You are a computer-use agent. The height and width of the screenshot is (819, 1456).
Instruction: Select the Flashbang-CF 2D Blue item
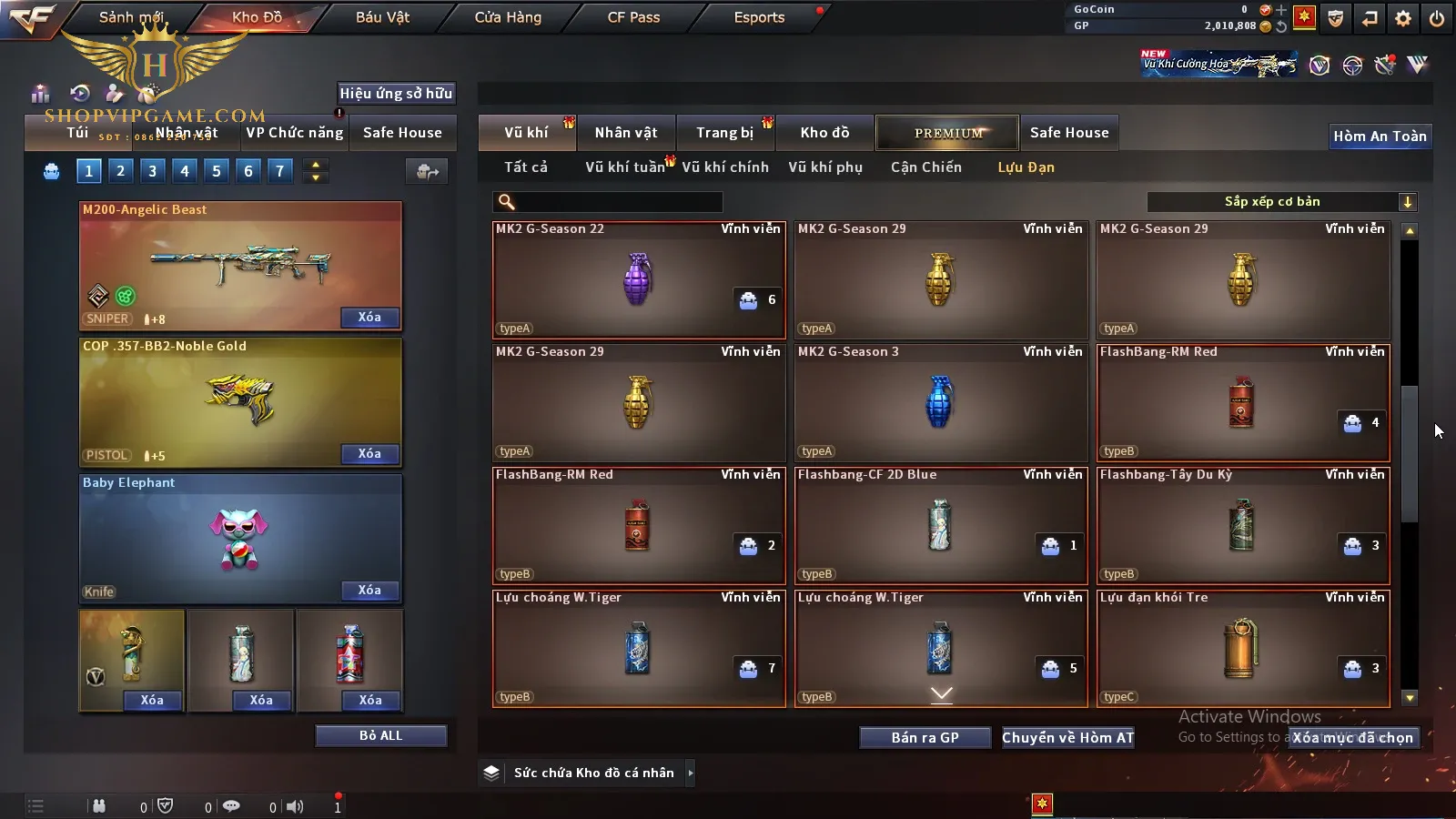pyautogui.click(x=941, y=525)
